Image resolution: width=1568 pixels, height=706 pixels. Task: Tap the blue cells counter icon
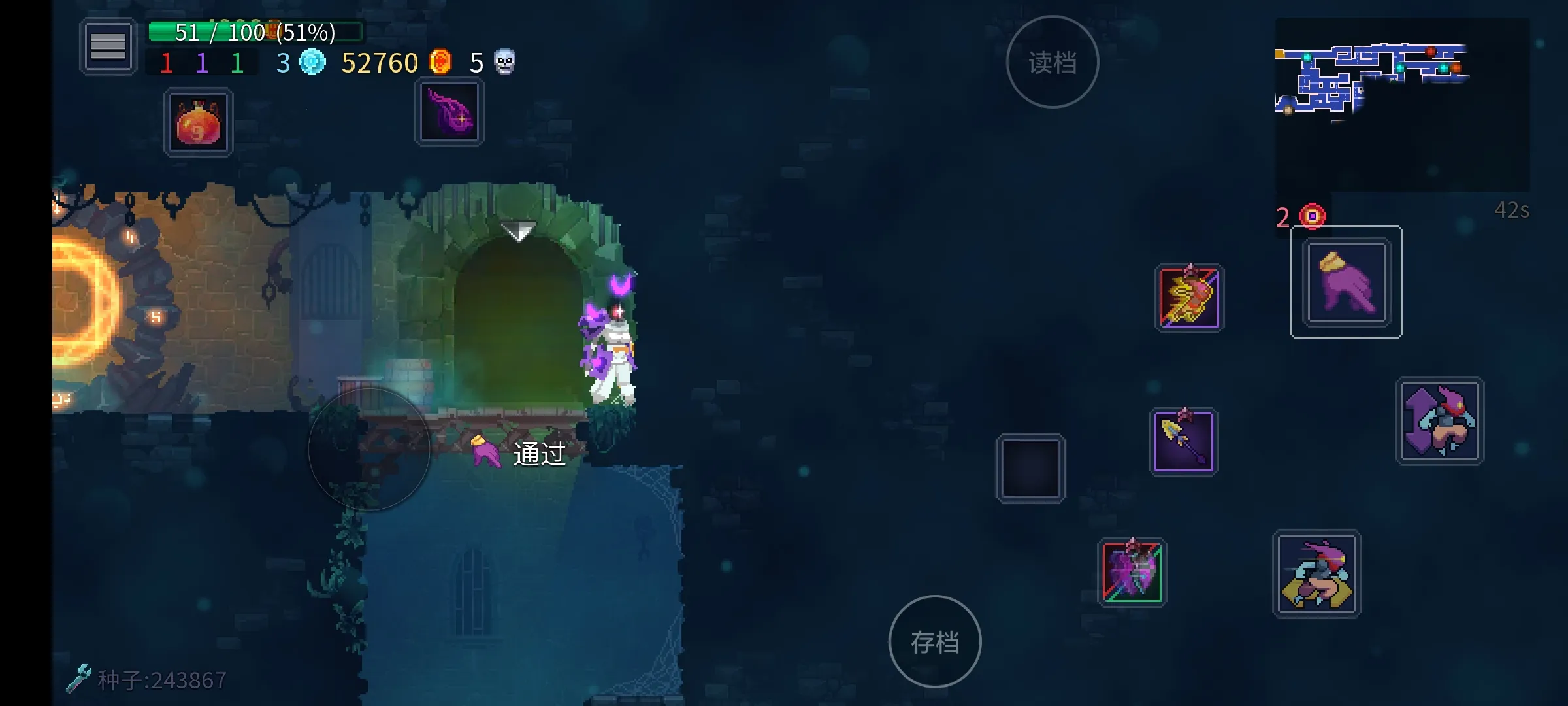click(x=312, y=63)
